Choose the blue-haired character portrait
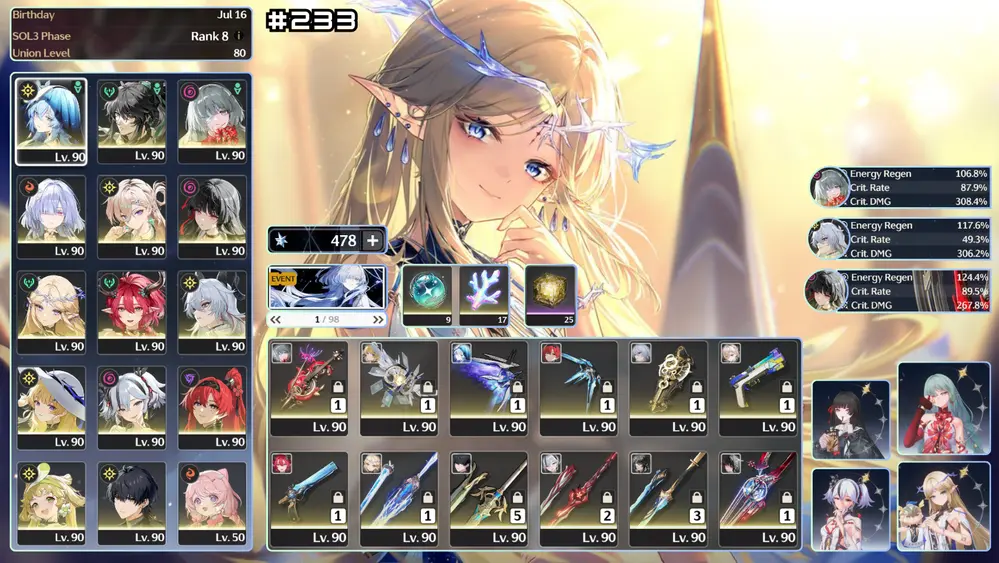This screenshot has width=999, height=563. (52, 121)
